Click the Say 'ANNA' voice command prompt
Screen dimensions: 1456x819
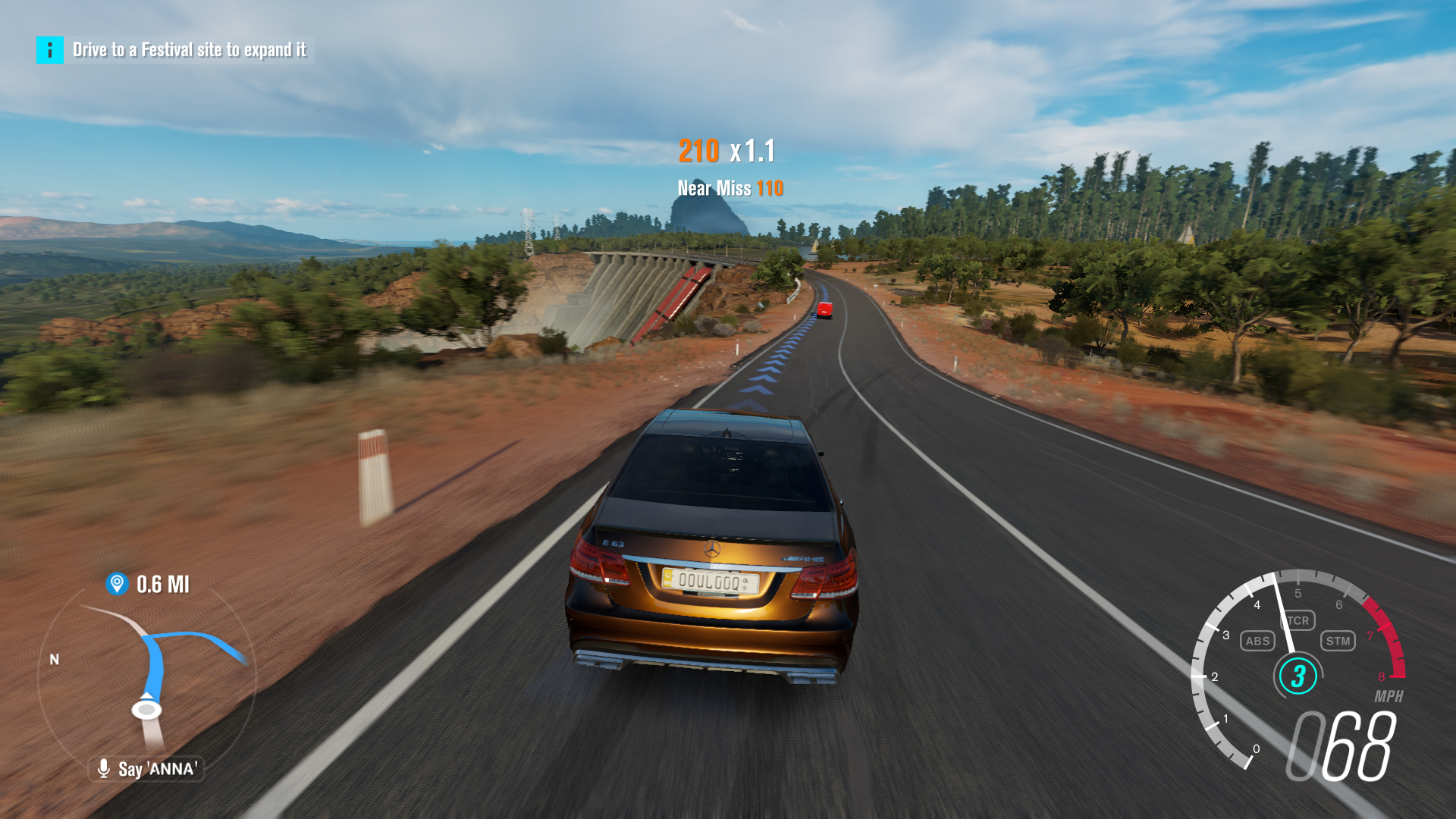tap(157, 768)
